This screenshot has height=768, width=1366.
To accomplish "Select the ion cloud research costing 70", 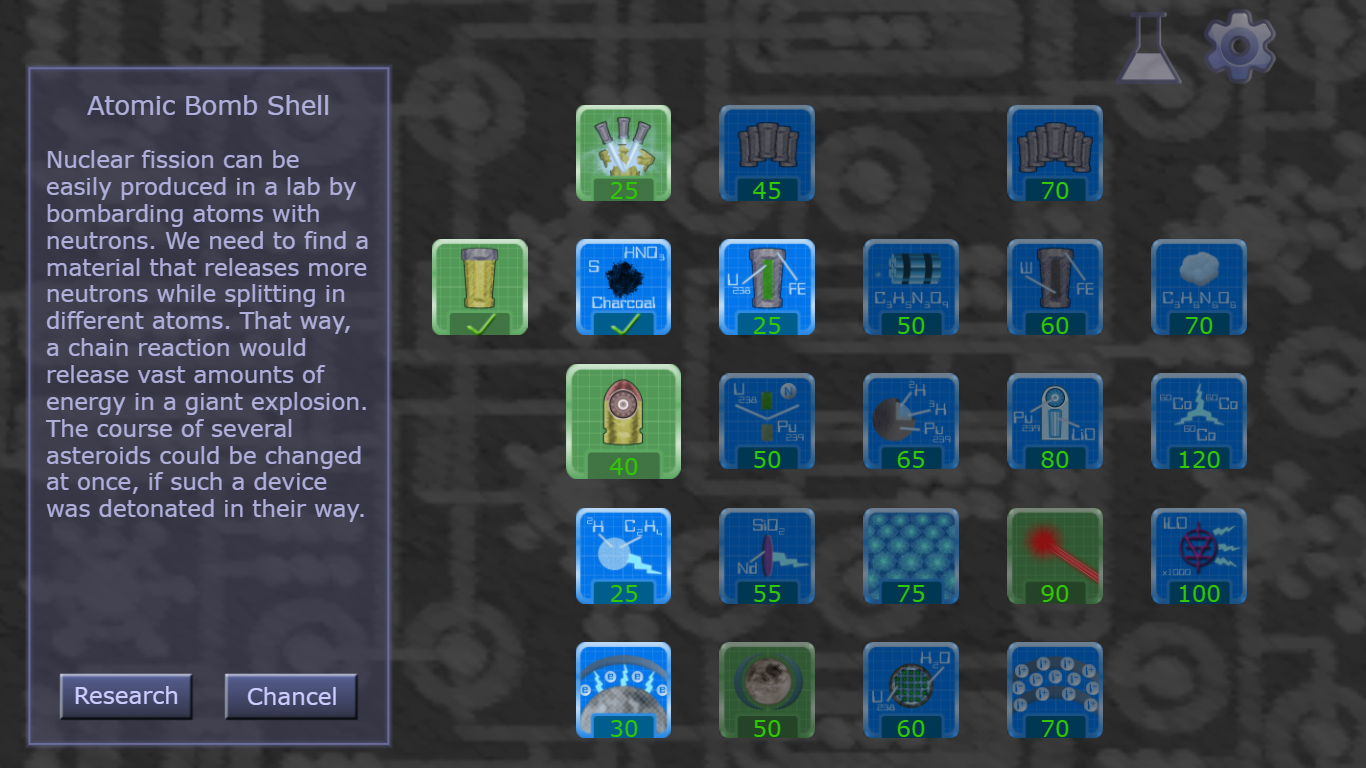I will point(1054,690).
